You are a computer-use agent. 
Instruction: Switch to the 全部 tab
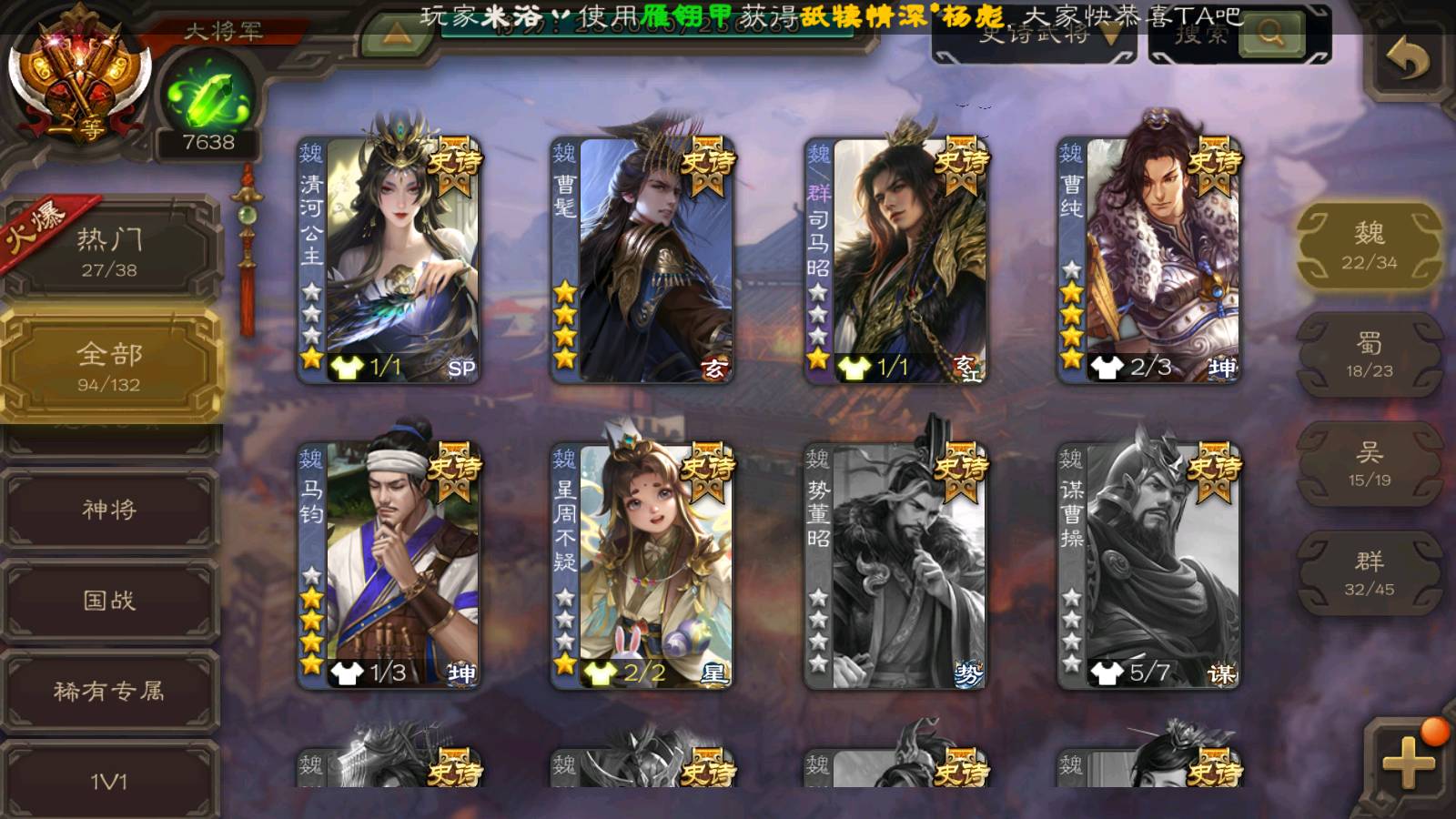point(109,366)
